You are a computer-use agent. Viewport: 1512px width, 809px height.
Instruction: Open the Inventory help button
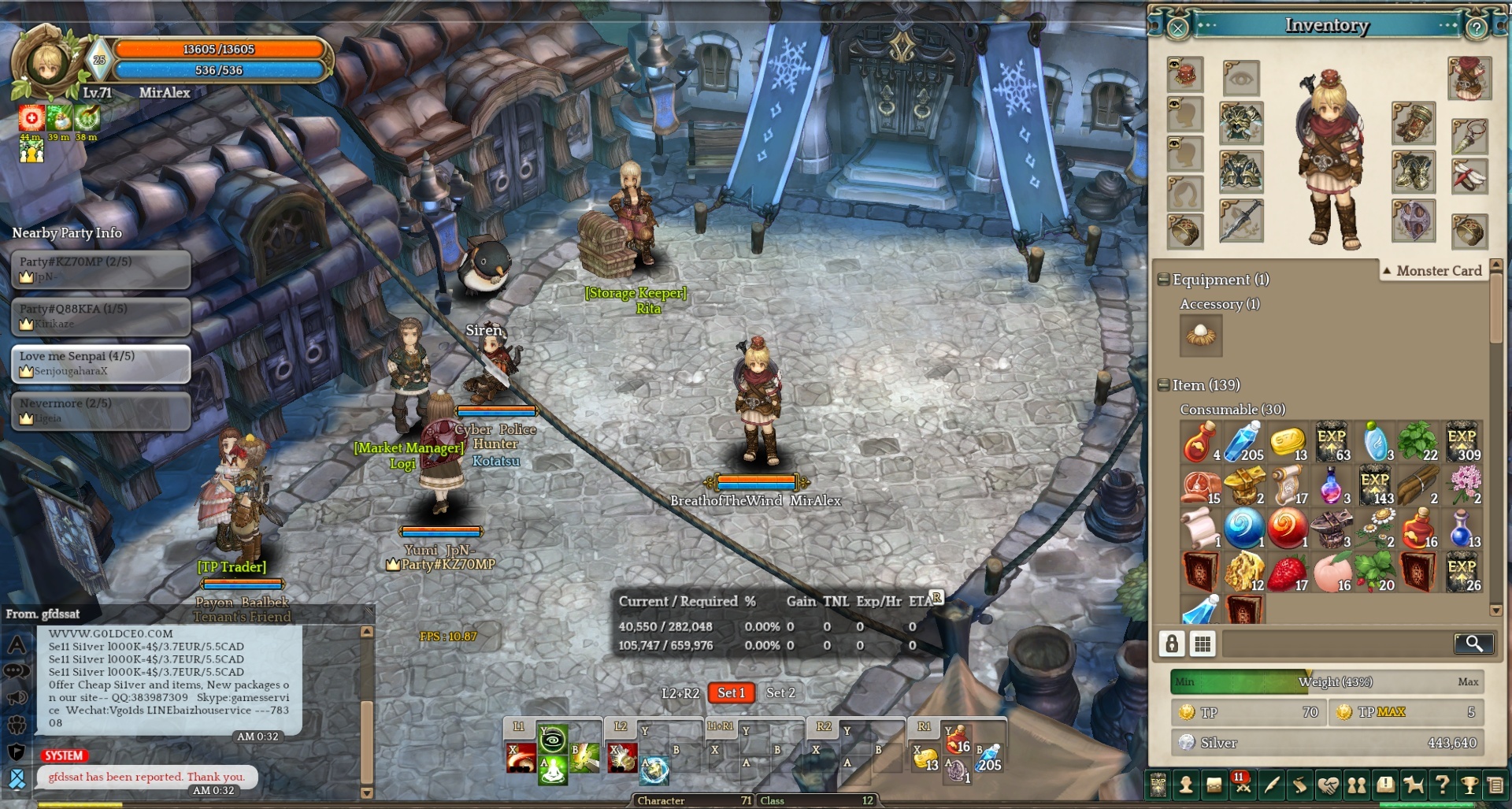pyautogui.click(x=1477, y=28)
